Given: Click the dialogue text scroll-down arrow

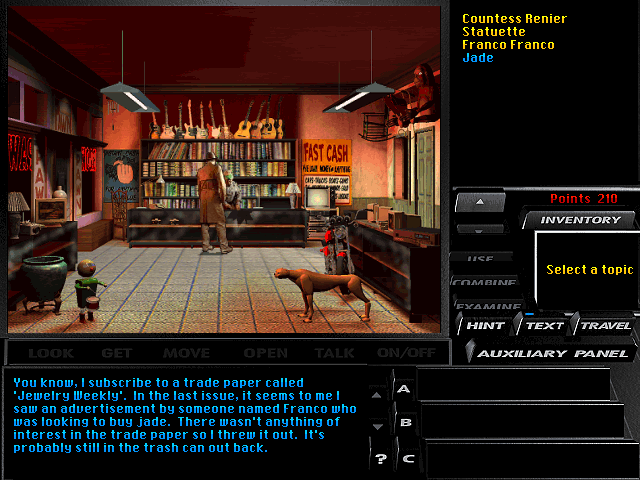Looking at the screenshot, I should (377, 426).
